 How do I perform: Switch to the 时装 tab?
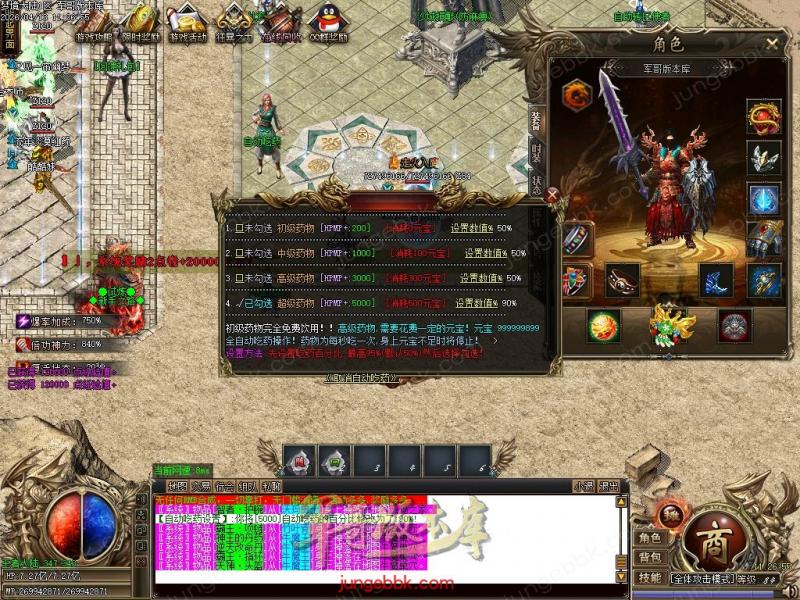(537, 153)
